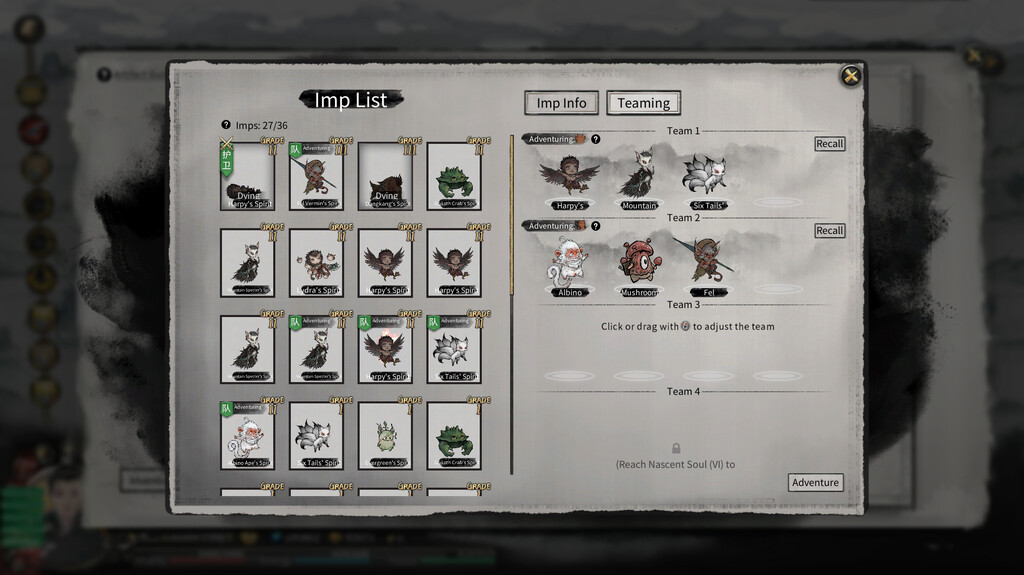Select the Dying Dangkang's Spirit card
This screenshot has width=1024, height=575.
coord(385,177)
